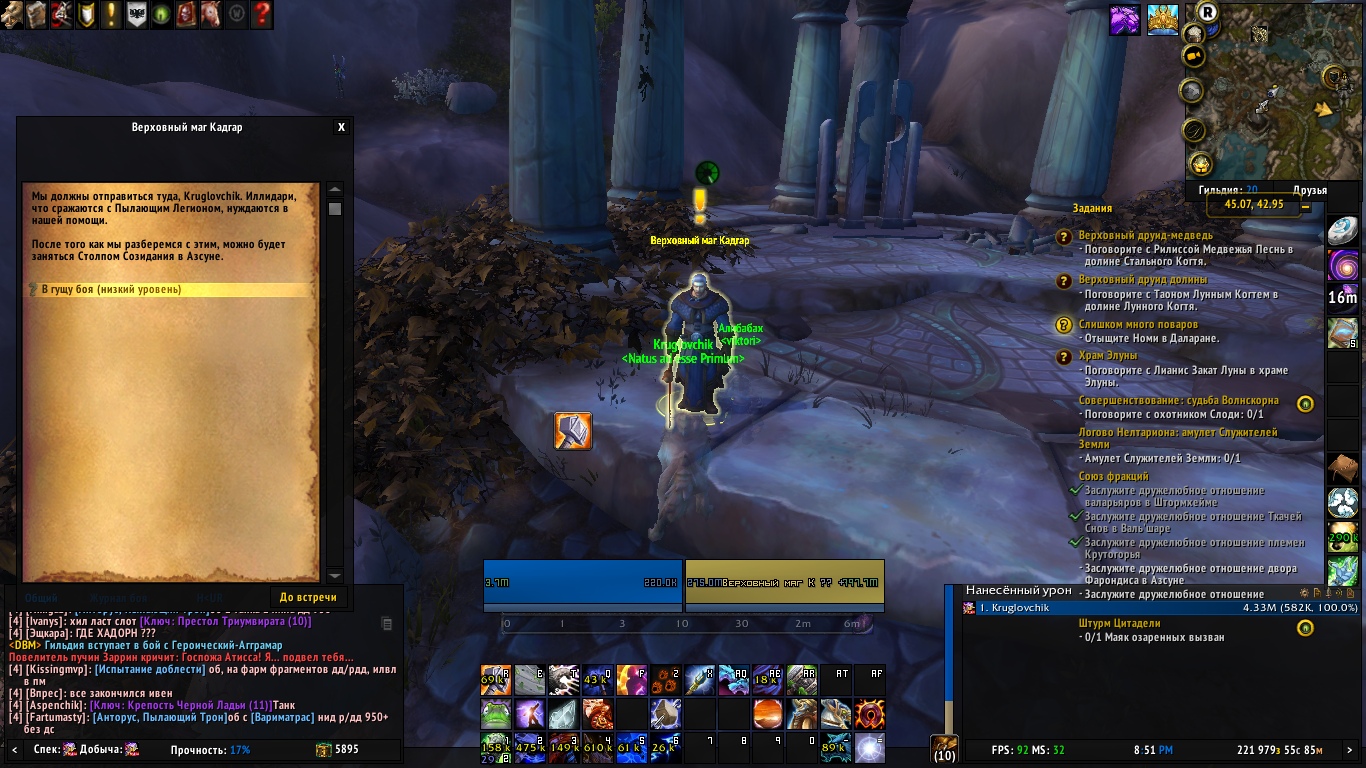The height and width of the screenshot is (768, 1366).
Task: Open the horse head mounts icon
Action: coord(211,14)
